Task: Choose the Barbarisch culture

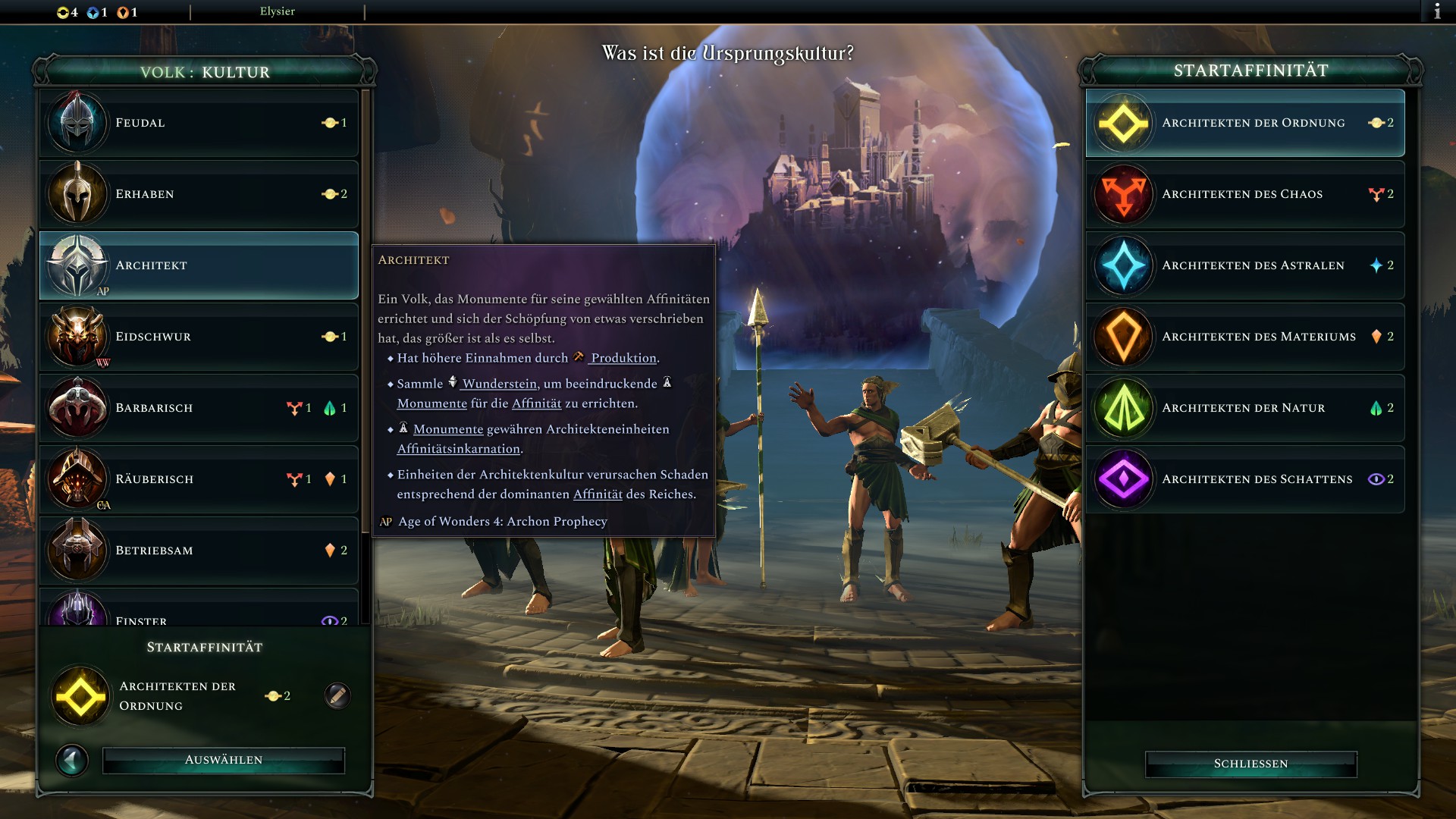Action: (199, 408)
